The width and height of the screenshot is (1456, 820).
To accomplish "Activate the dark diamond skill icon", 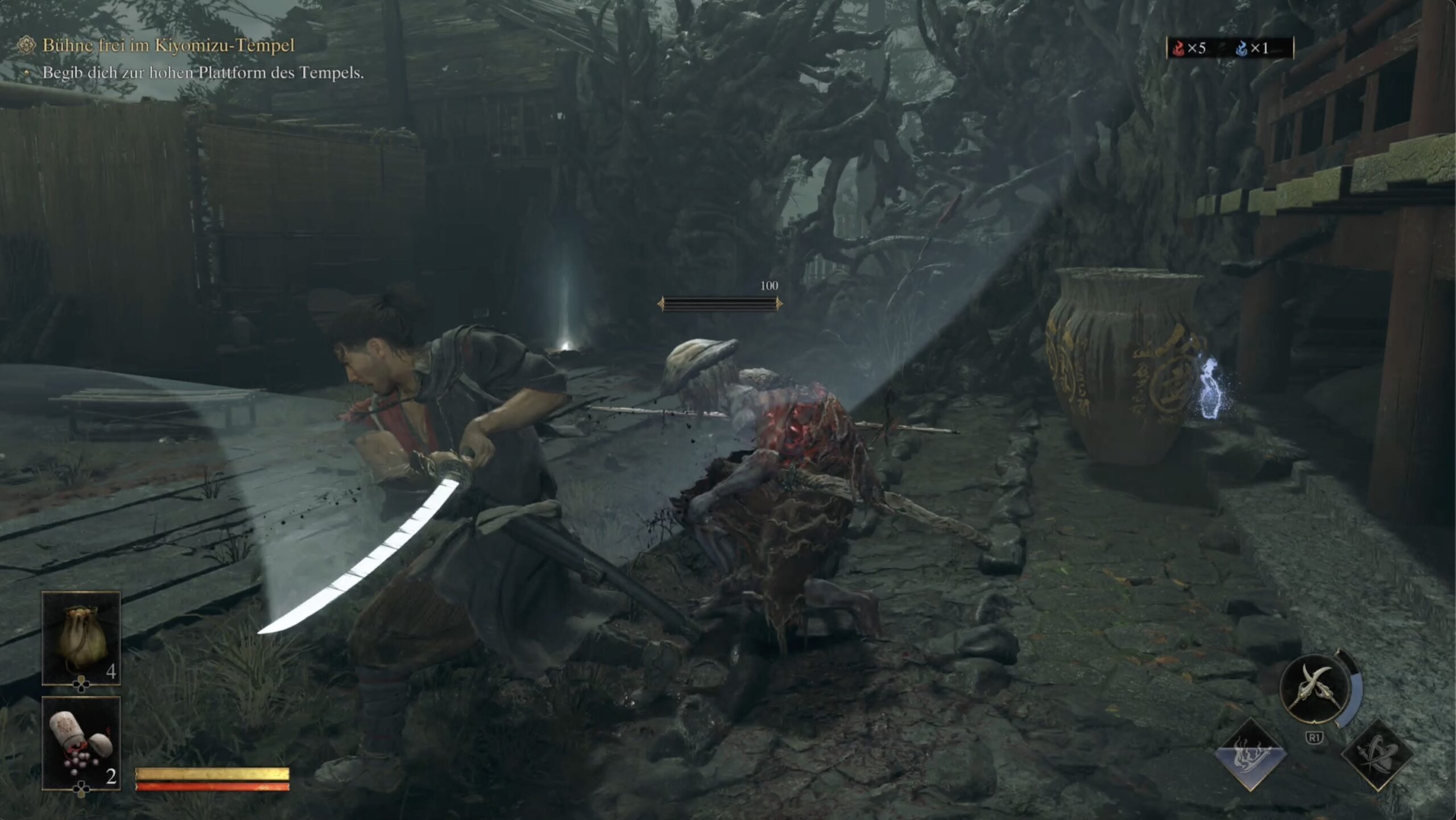I will coord(1377,755).
